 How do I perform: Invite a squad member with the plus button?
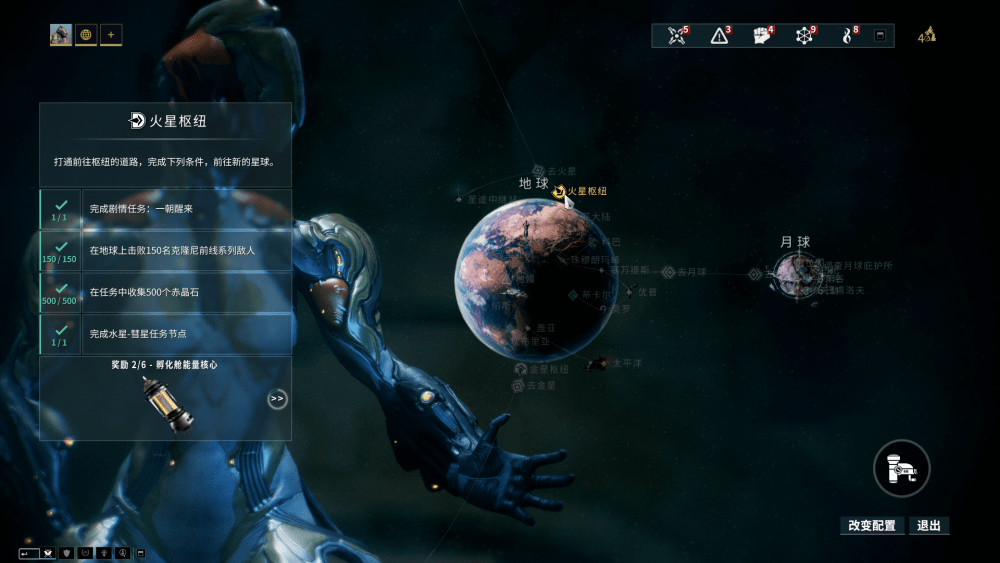(x=111, y=35)
